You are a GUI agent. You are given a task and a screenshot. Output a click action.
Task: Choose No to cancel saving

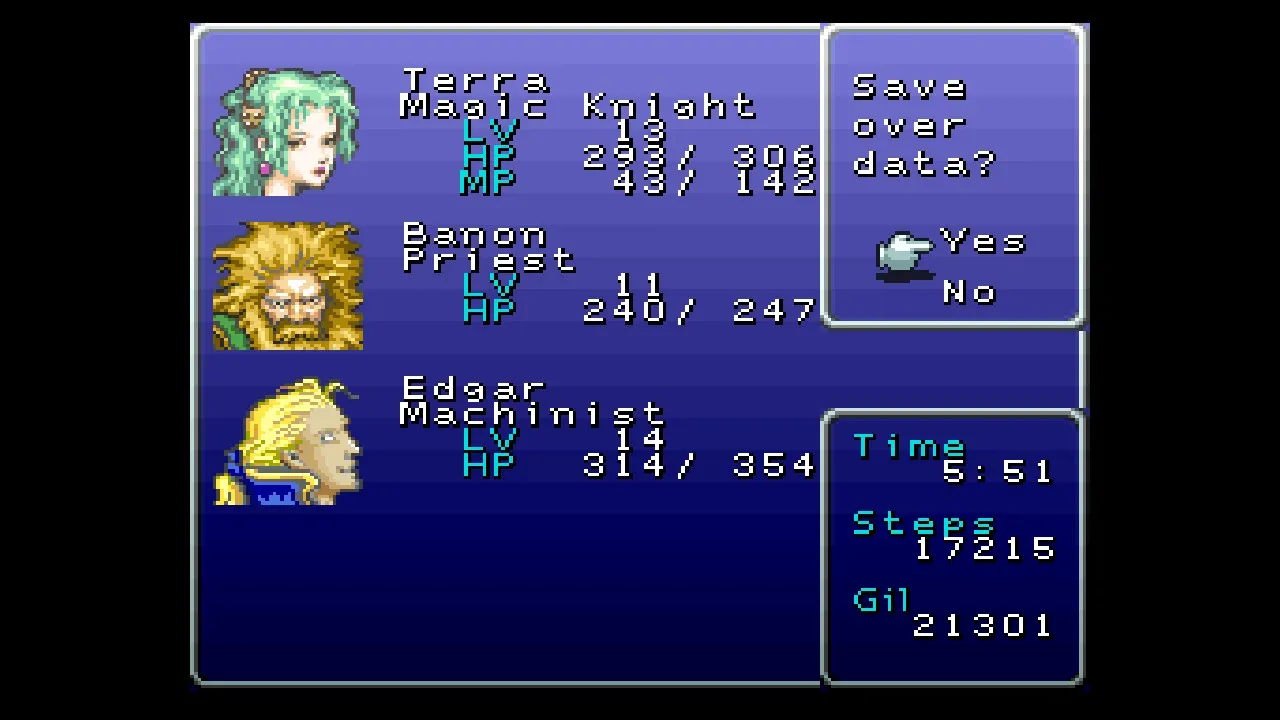[x=968, y=292]
